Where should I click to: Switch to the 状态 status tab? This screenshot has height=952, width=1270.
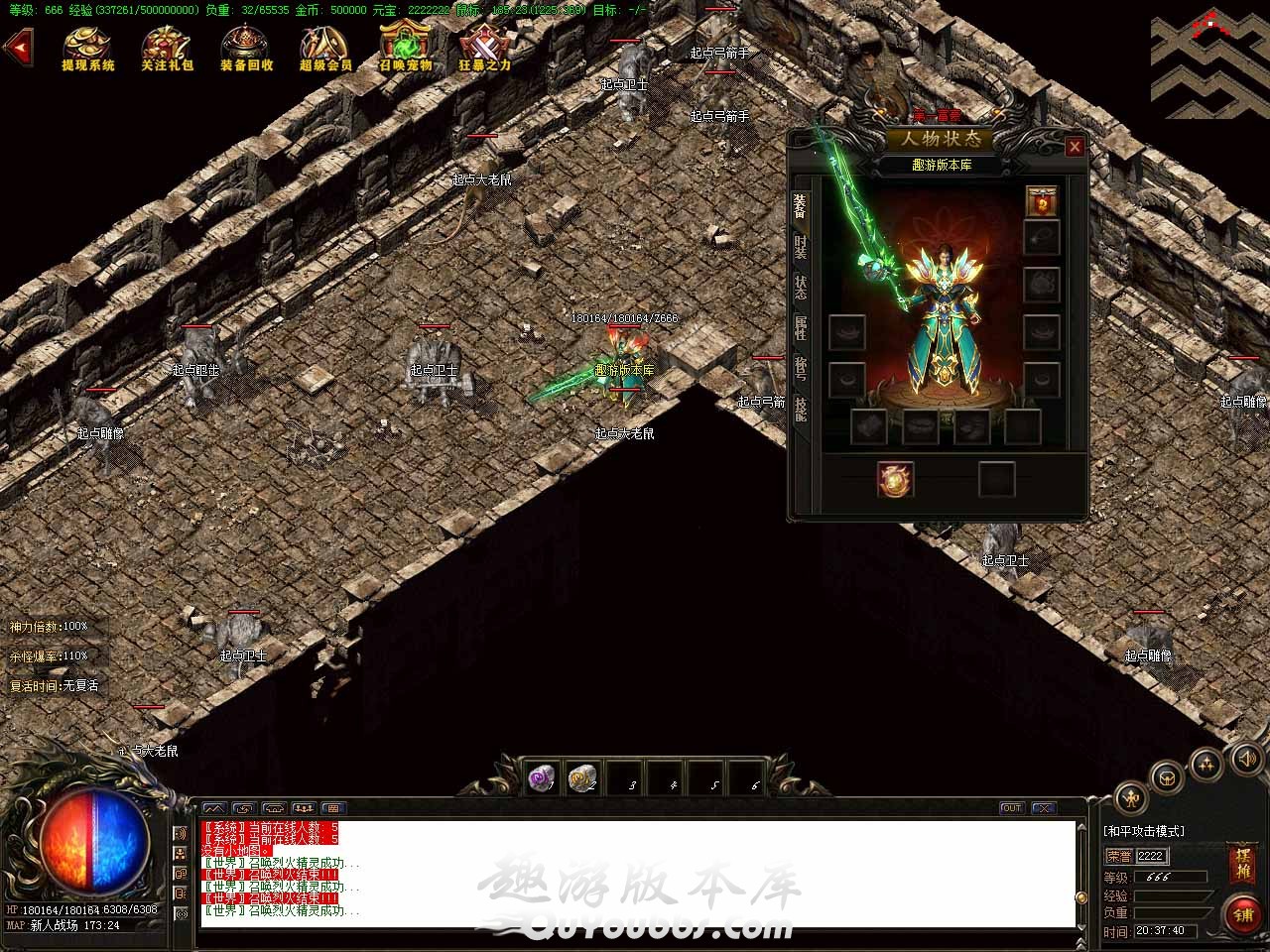[x=800, y=288]
